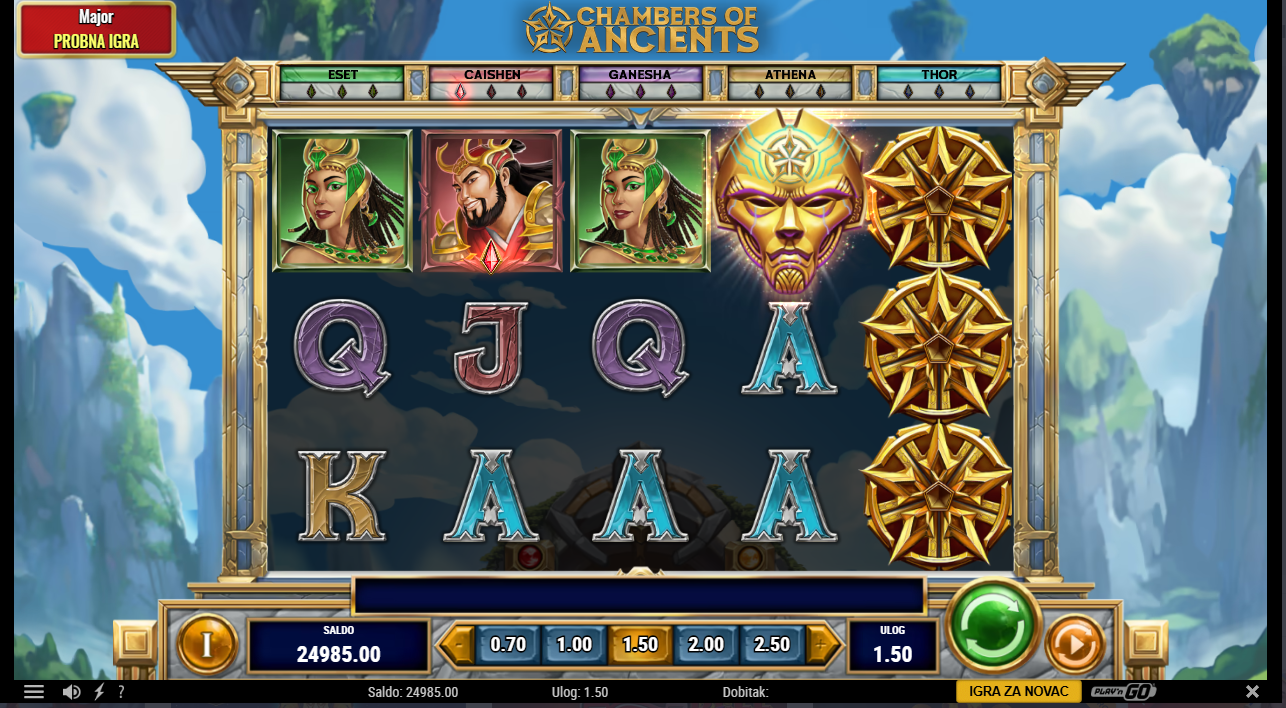
Task: Decrease bet with the minus arrow
Action: coord(458,645)
